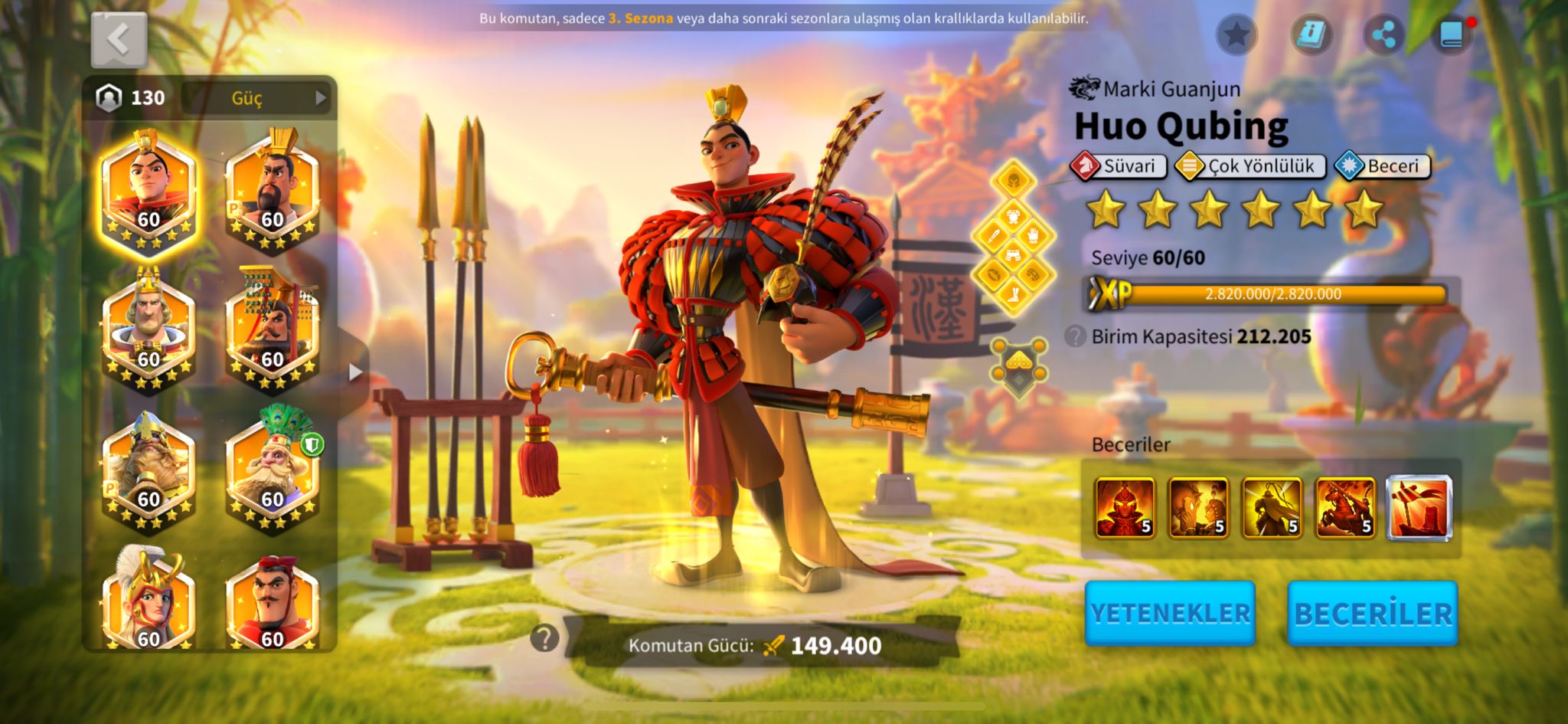Open the BECERİLER screen
Viewport: 1568px width, 724px height.
(x=1372, y=613)
